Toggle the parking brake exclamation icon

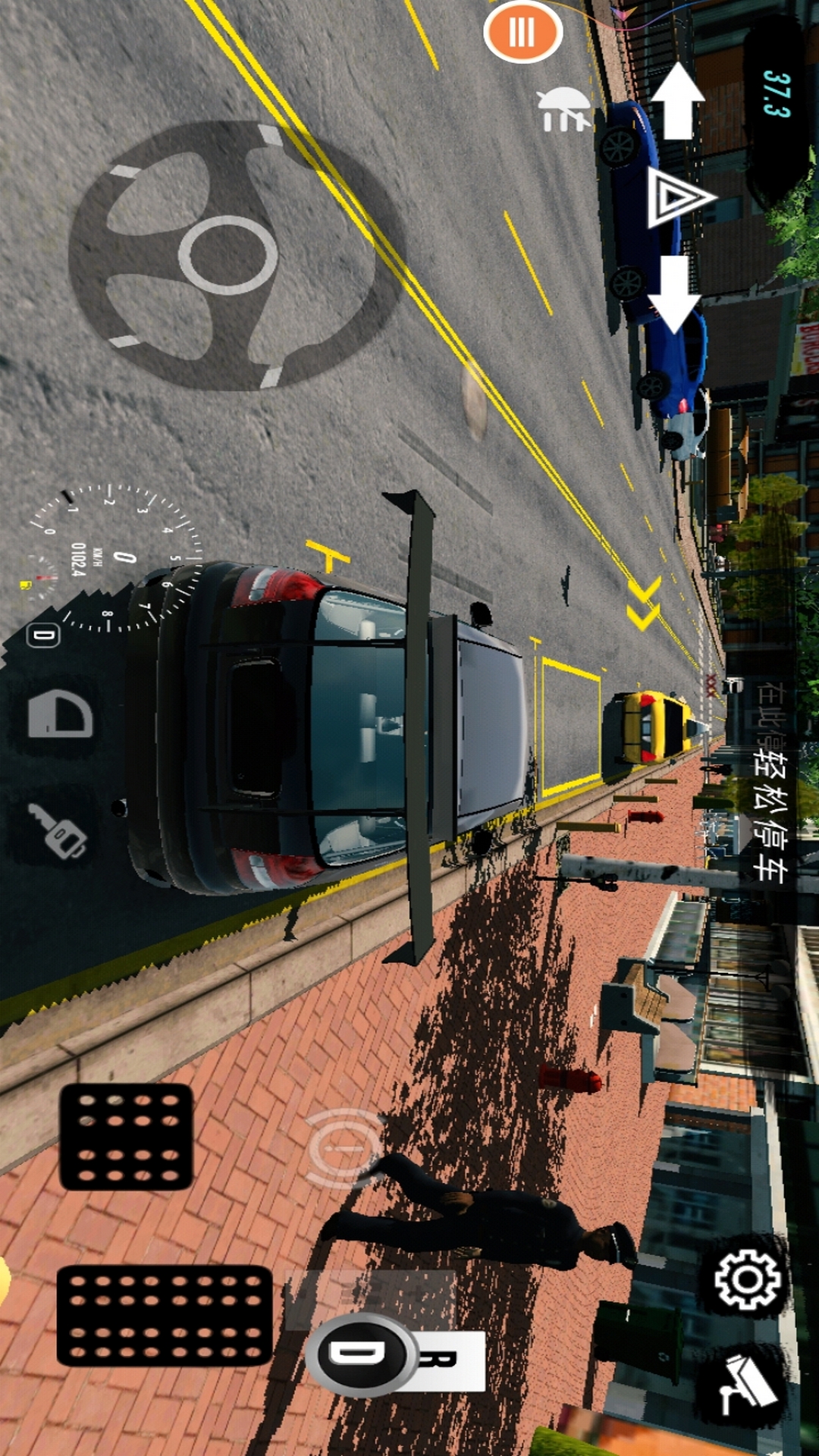click(345, 1148)
